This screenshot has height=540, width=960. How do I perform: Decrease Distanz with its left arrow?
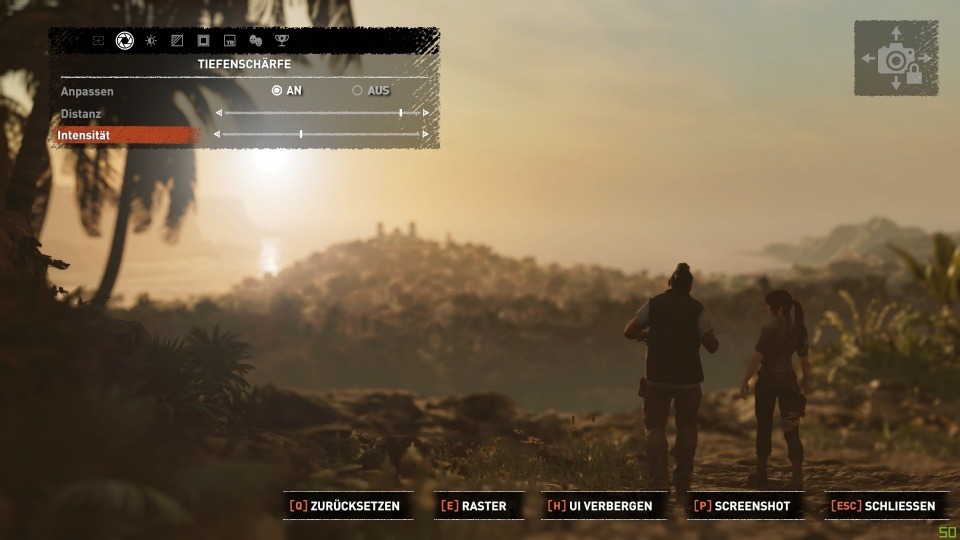coord(219,113)
